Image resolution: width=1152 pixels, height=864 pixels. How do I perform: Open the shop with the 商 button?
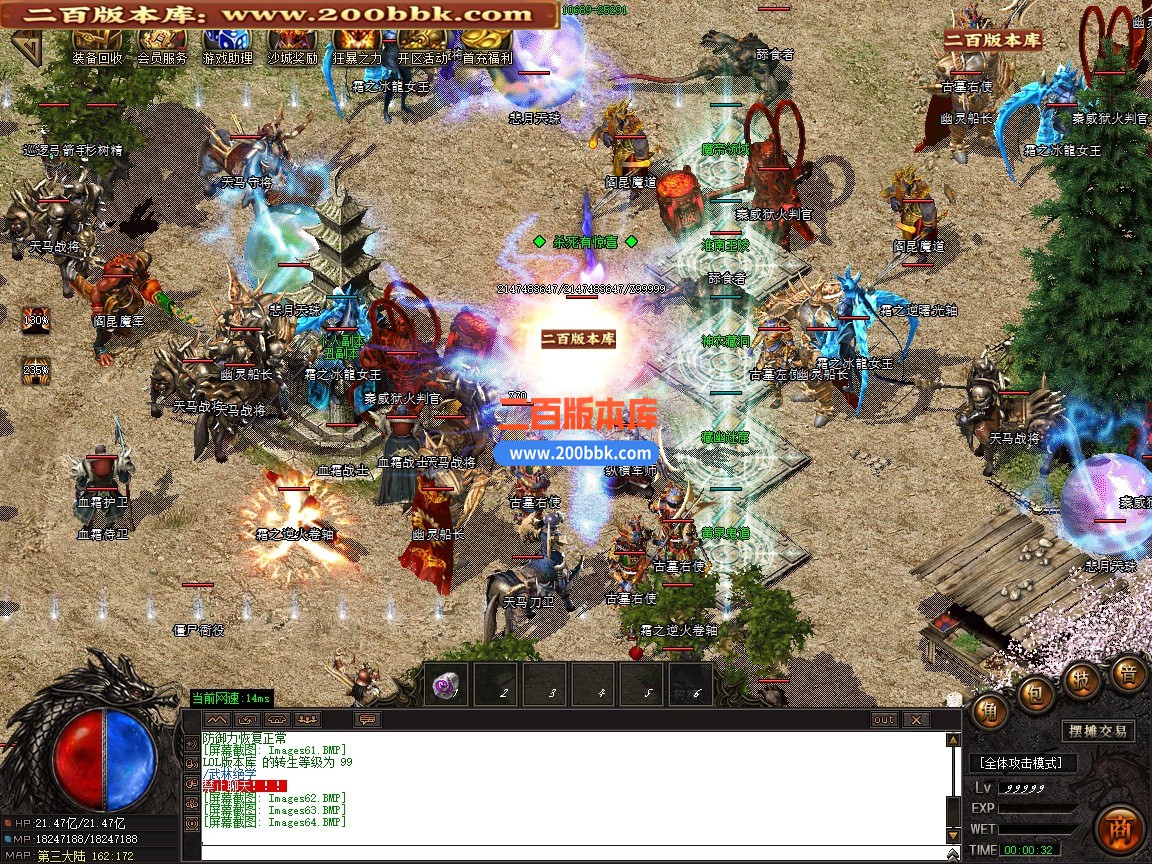click(1120, 828)
